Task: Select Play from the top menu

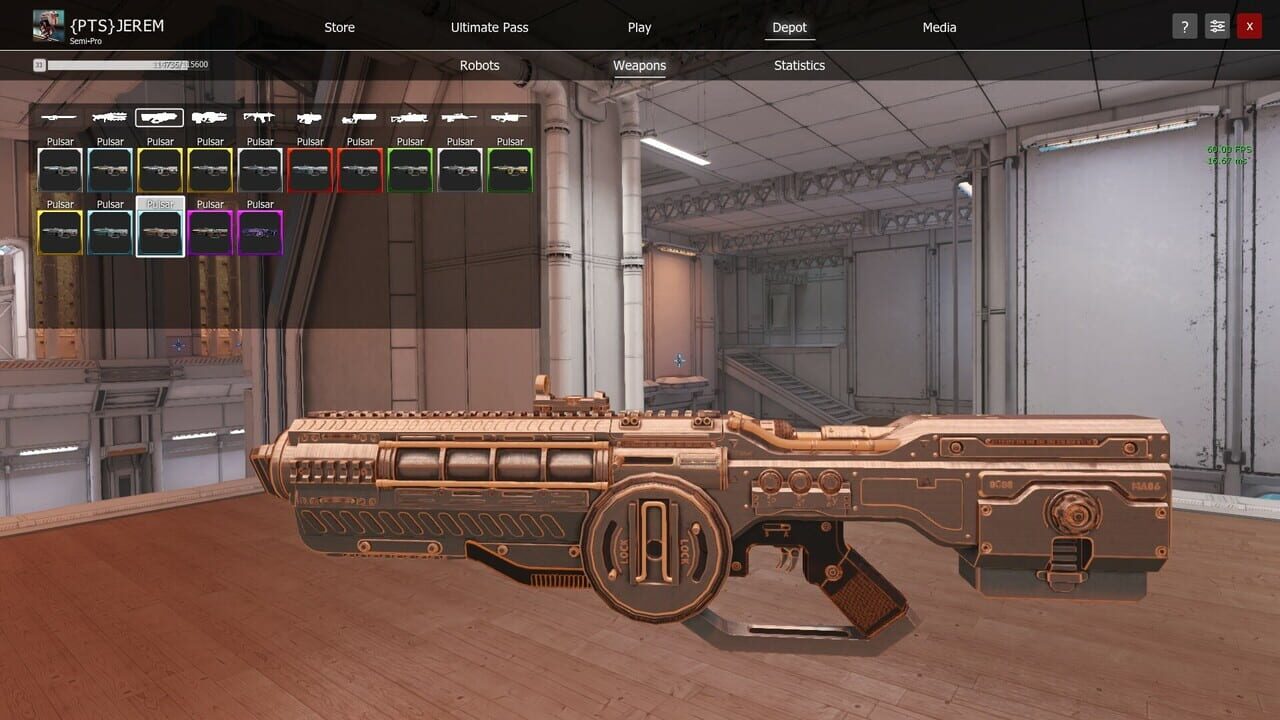Action: 639,27
